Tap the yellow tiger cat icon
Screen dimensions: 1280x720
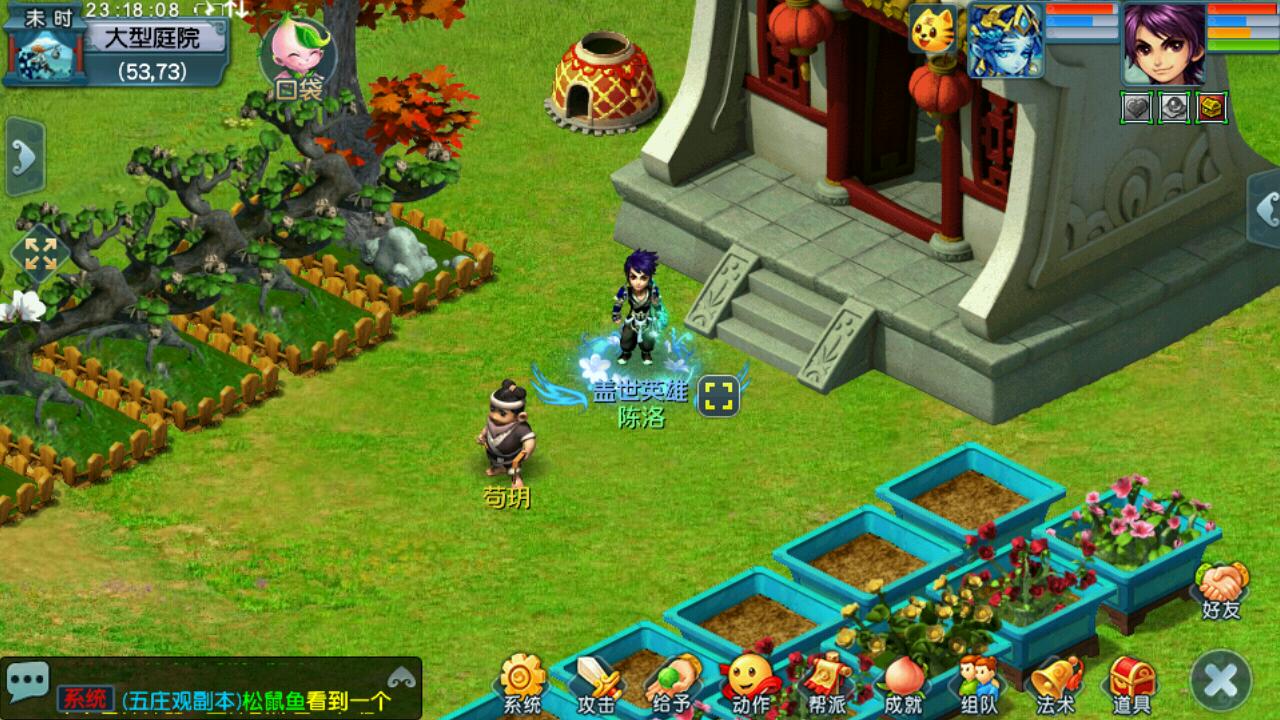point(930,30)
